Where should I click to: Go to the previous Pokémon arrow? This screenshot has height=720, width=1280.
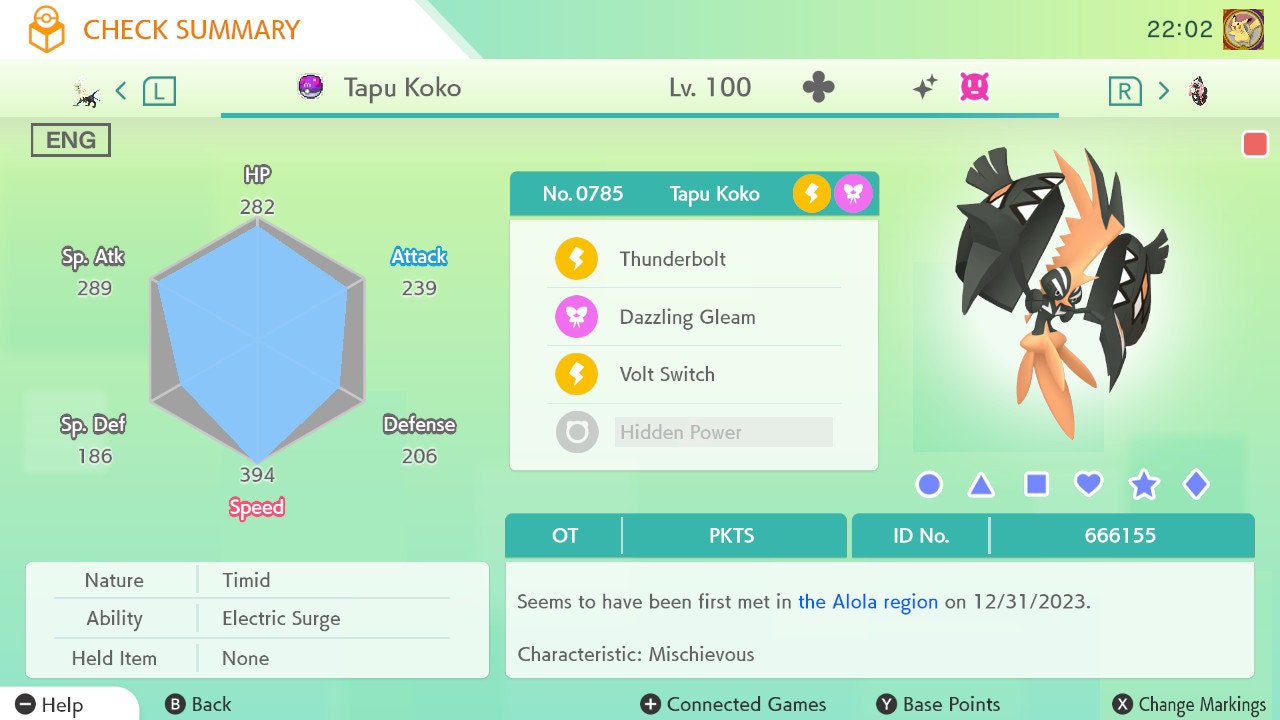(121, 91)
